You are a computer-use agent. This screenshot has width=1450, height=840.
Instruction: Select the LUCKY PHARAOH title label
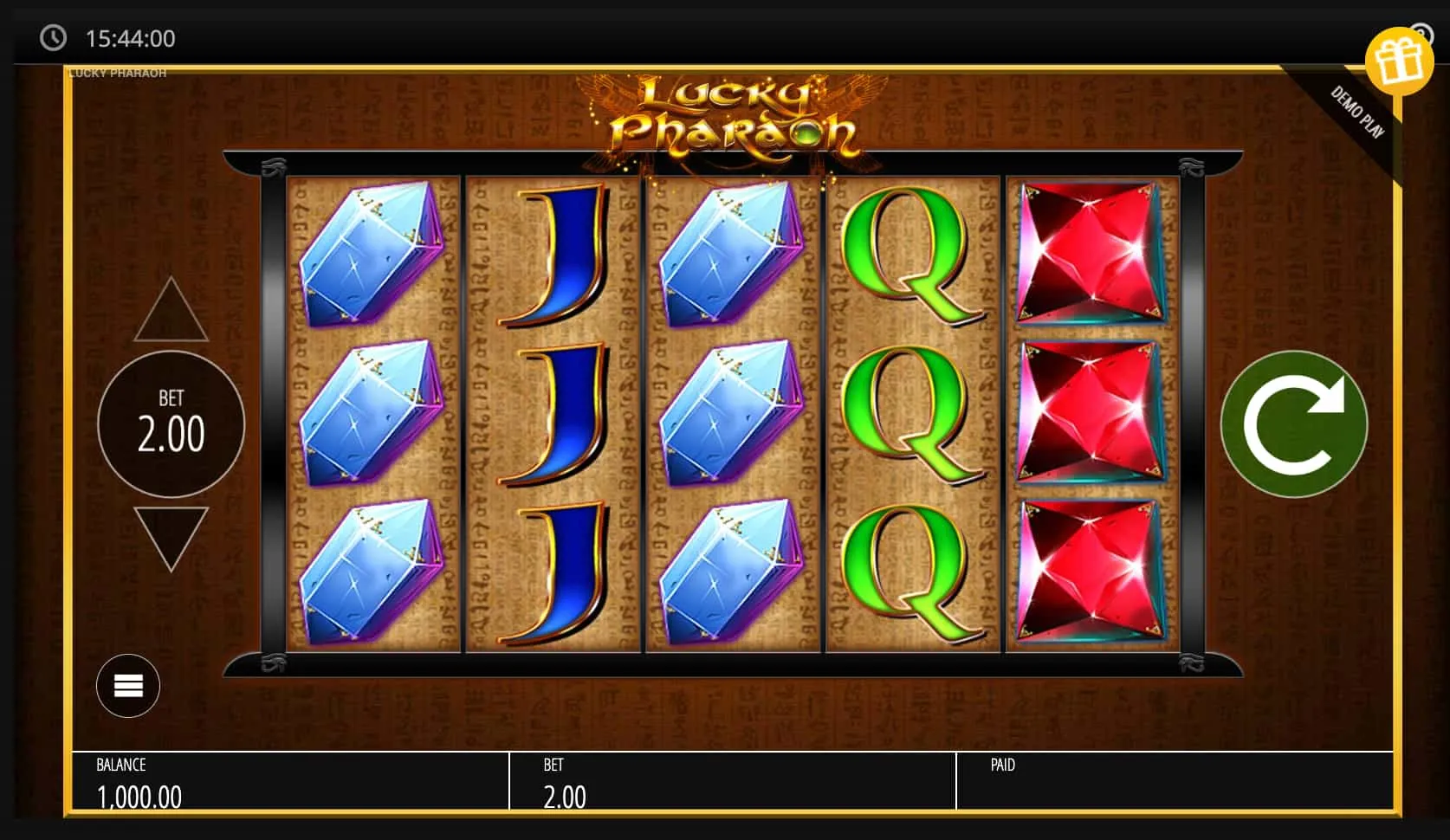(x=117, y=73)
